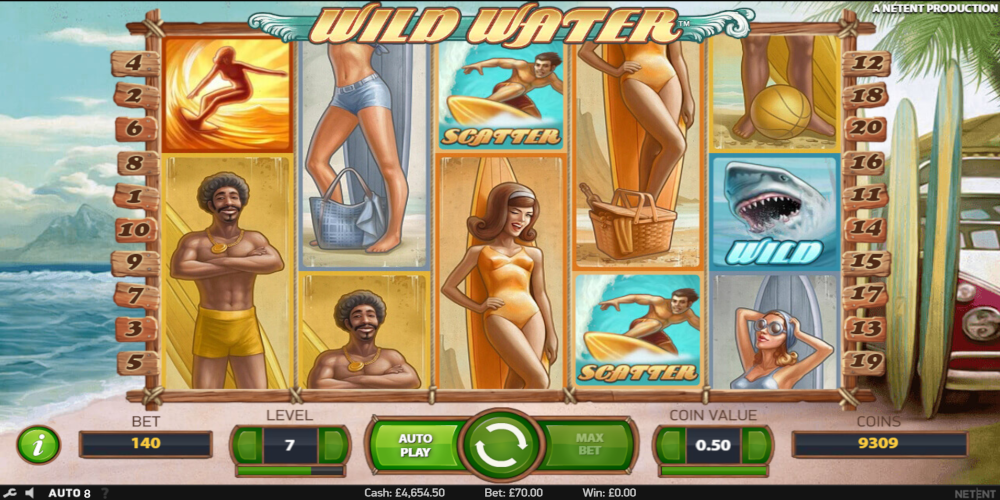Start Auto Play mode
1000x500 pixels.
point(415,445)
